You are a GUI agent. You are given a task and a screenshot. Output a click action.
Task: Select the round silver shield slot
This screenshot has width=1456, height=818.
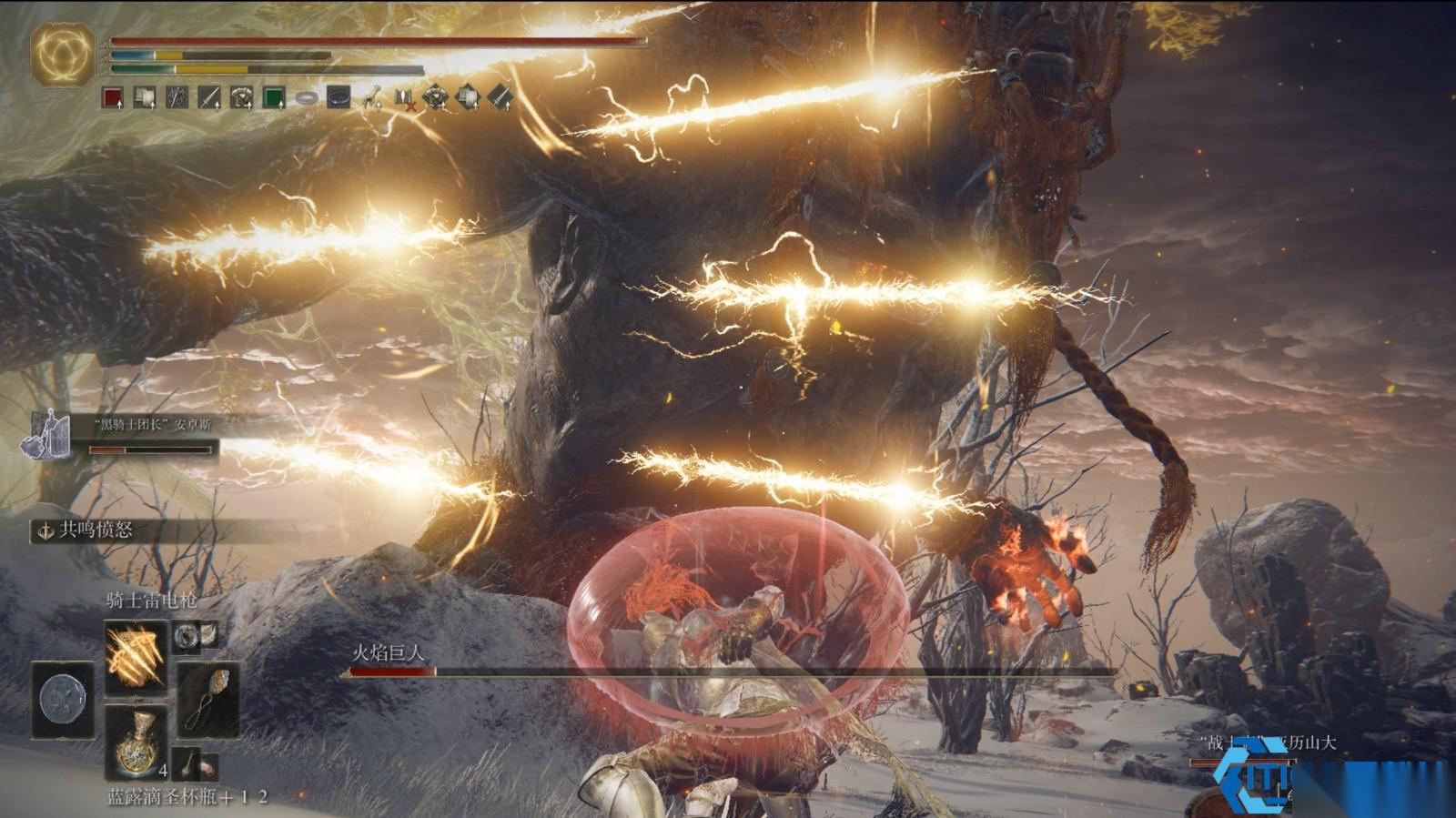pyautogui.click(x=63, y=700)
